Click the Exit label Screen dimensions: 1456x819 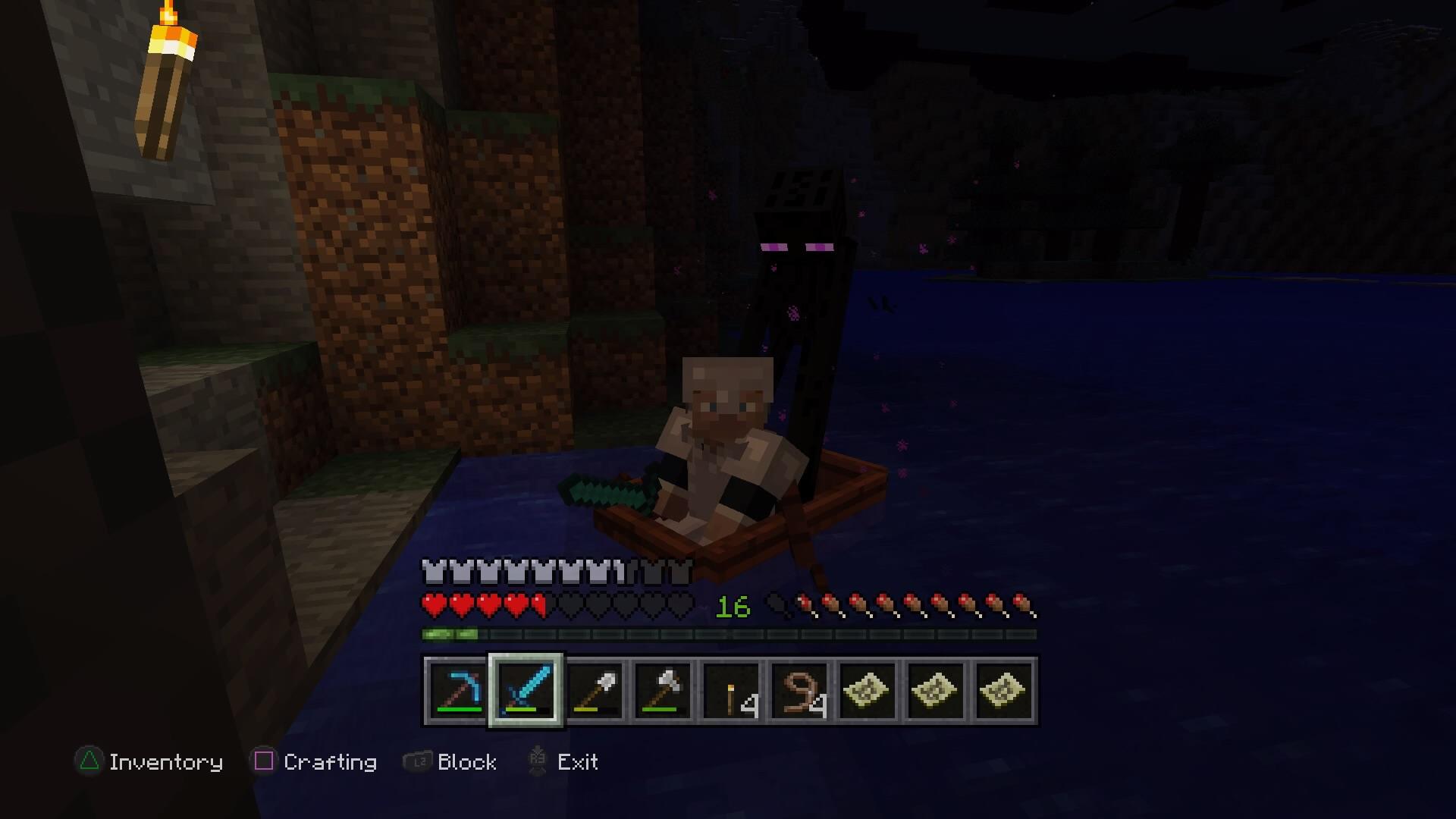pyautogui.click(x=578, y=762)
